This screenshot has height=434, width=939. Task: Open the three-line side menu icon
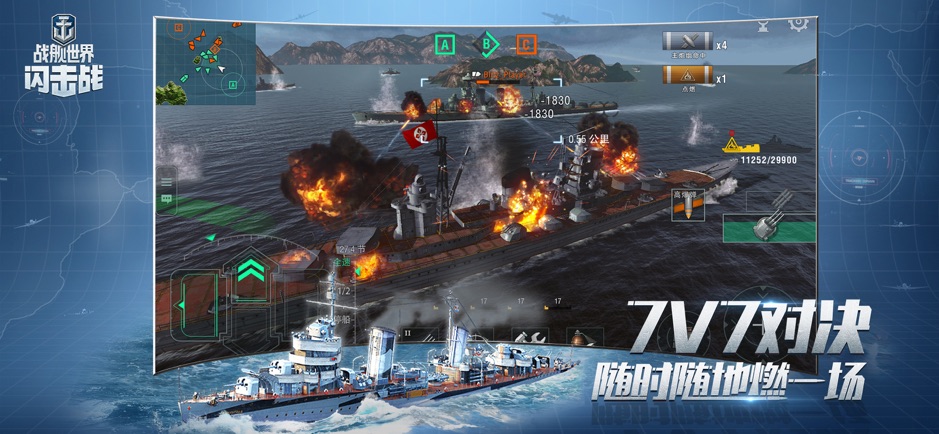(x=167, y=183)
